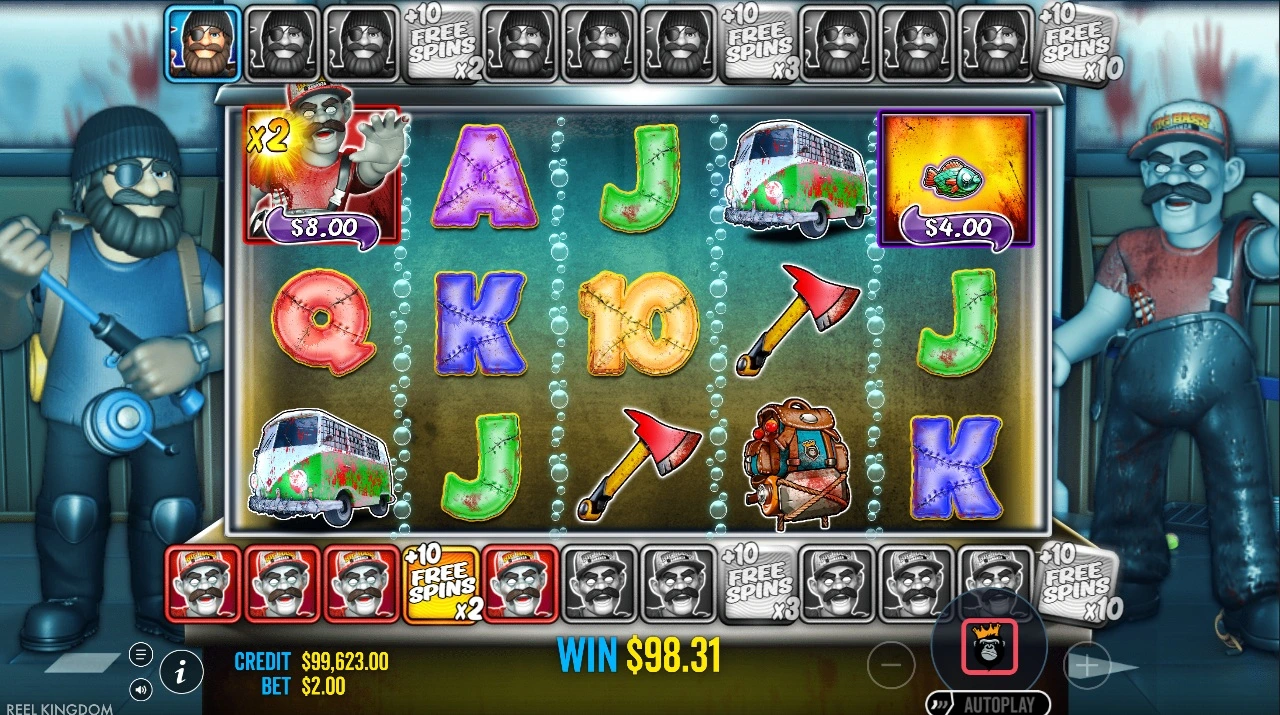Spin the reels with the gorilla button
The width and height of the screenshot is (1280, 715).
click(989, 646)
